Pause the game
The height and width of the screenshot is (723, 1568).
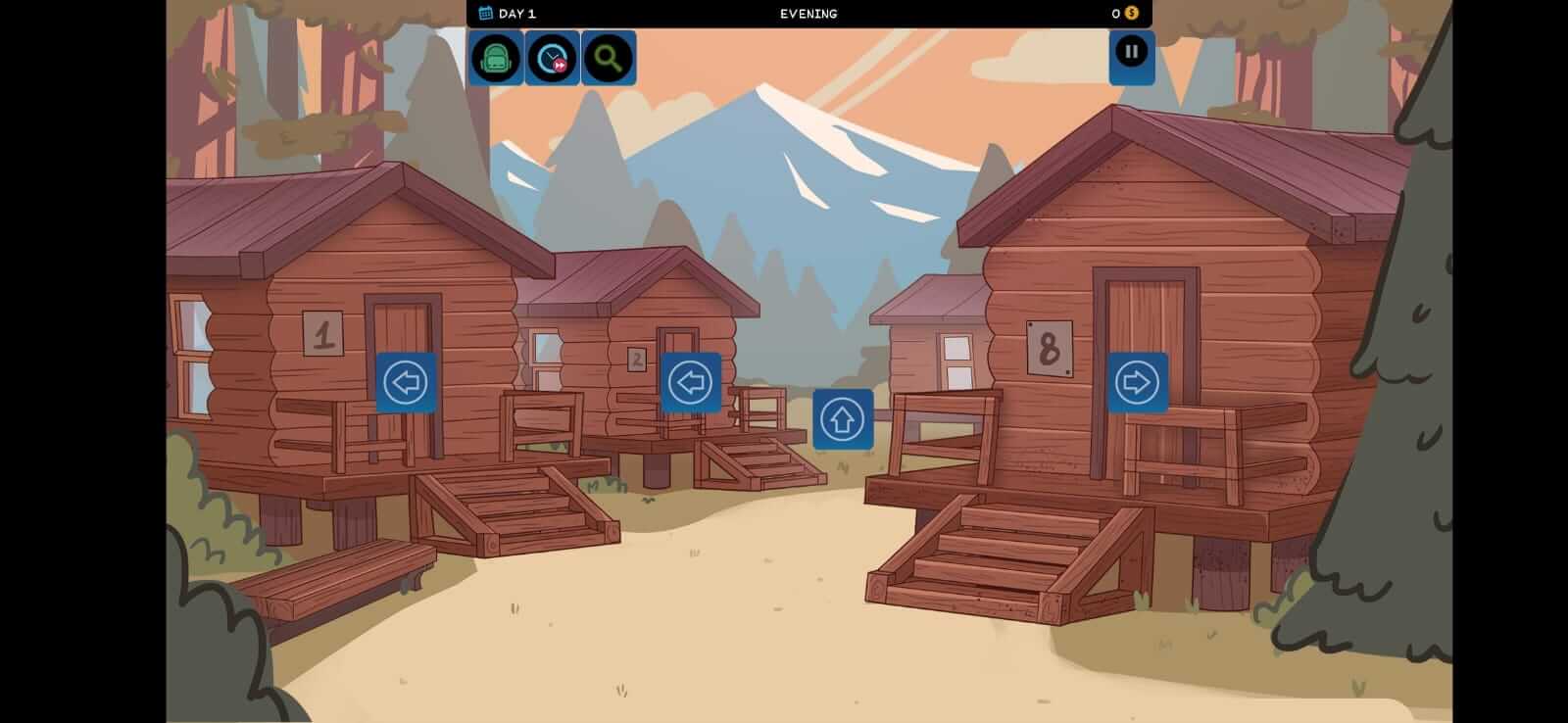[x=1132, y=51]
